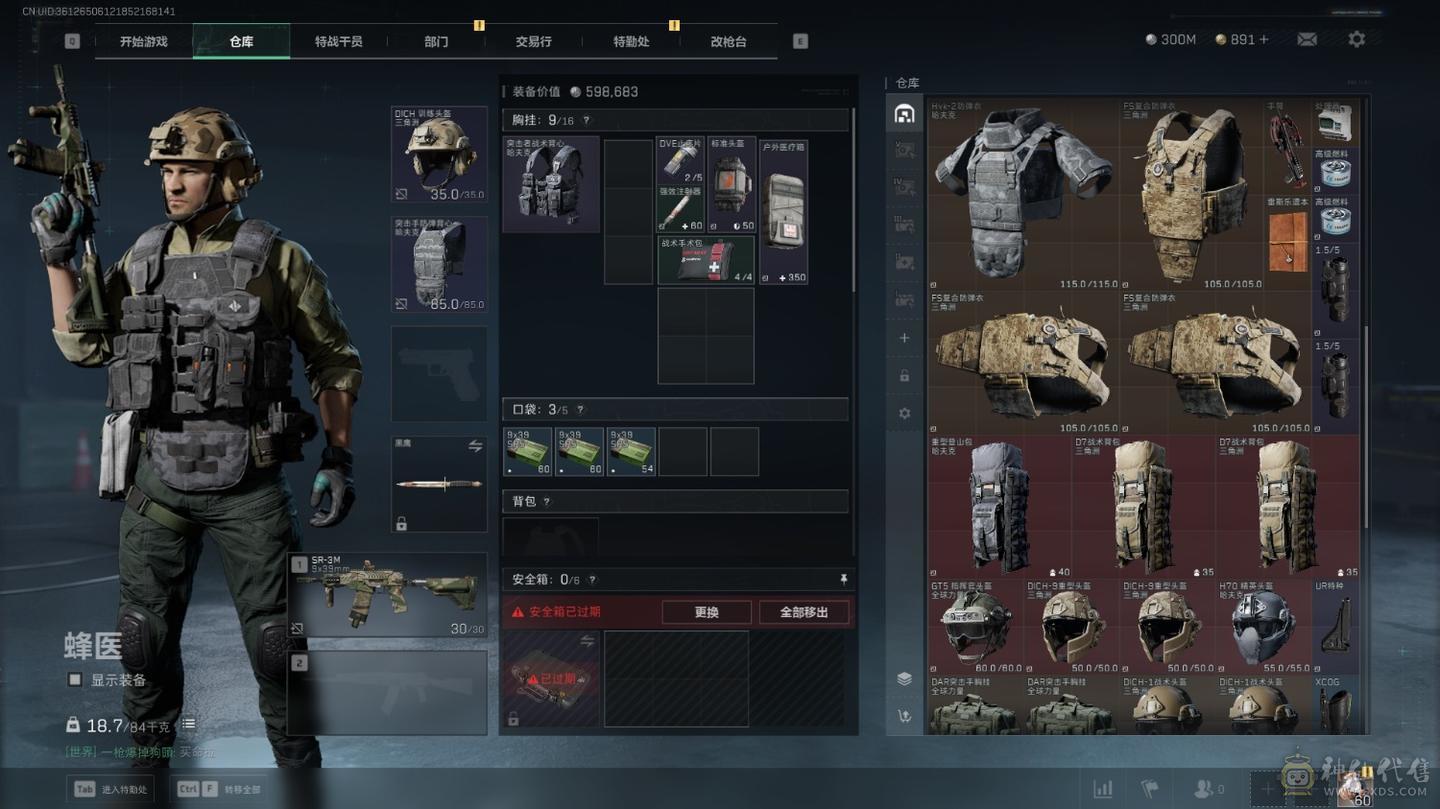1440x809 pixels.
Task: Select the melee knife slot
Action: click(439, 484)
